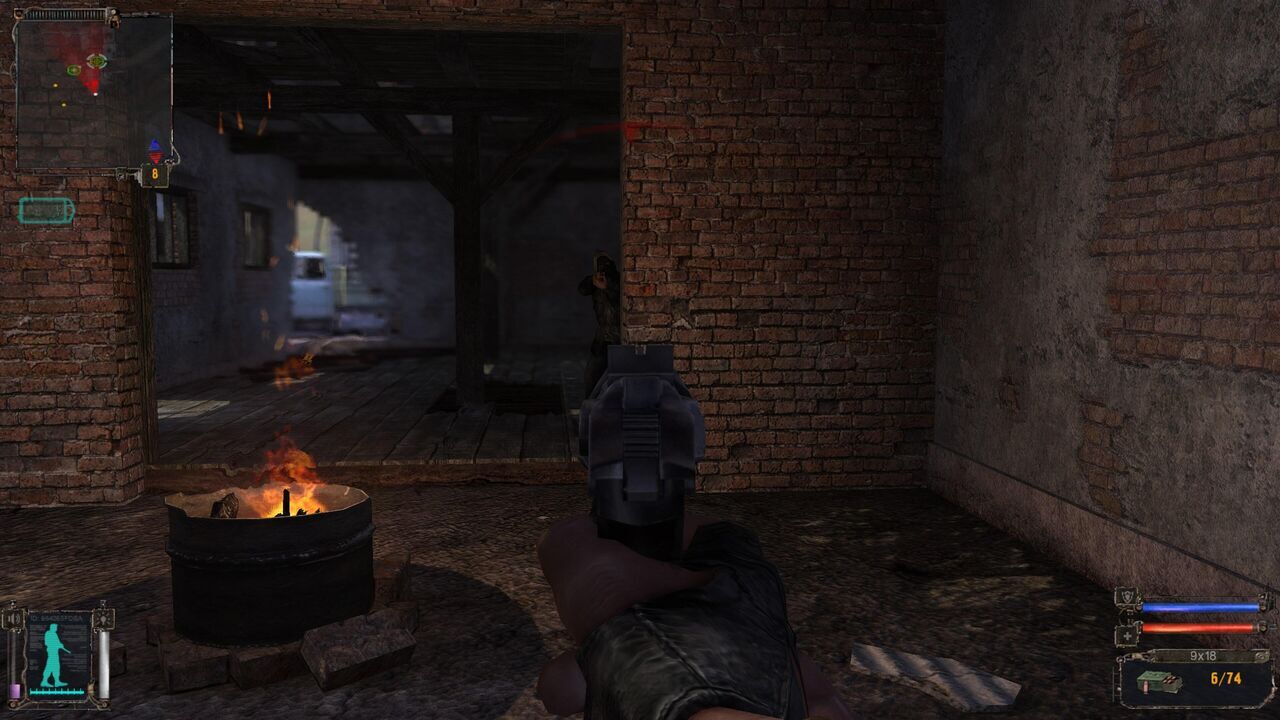Select the white player marker on the minimap

95,94
